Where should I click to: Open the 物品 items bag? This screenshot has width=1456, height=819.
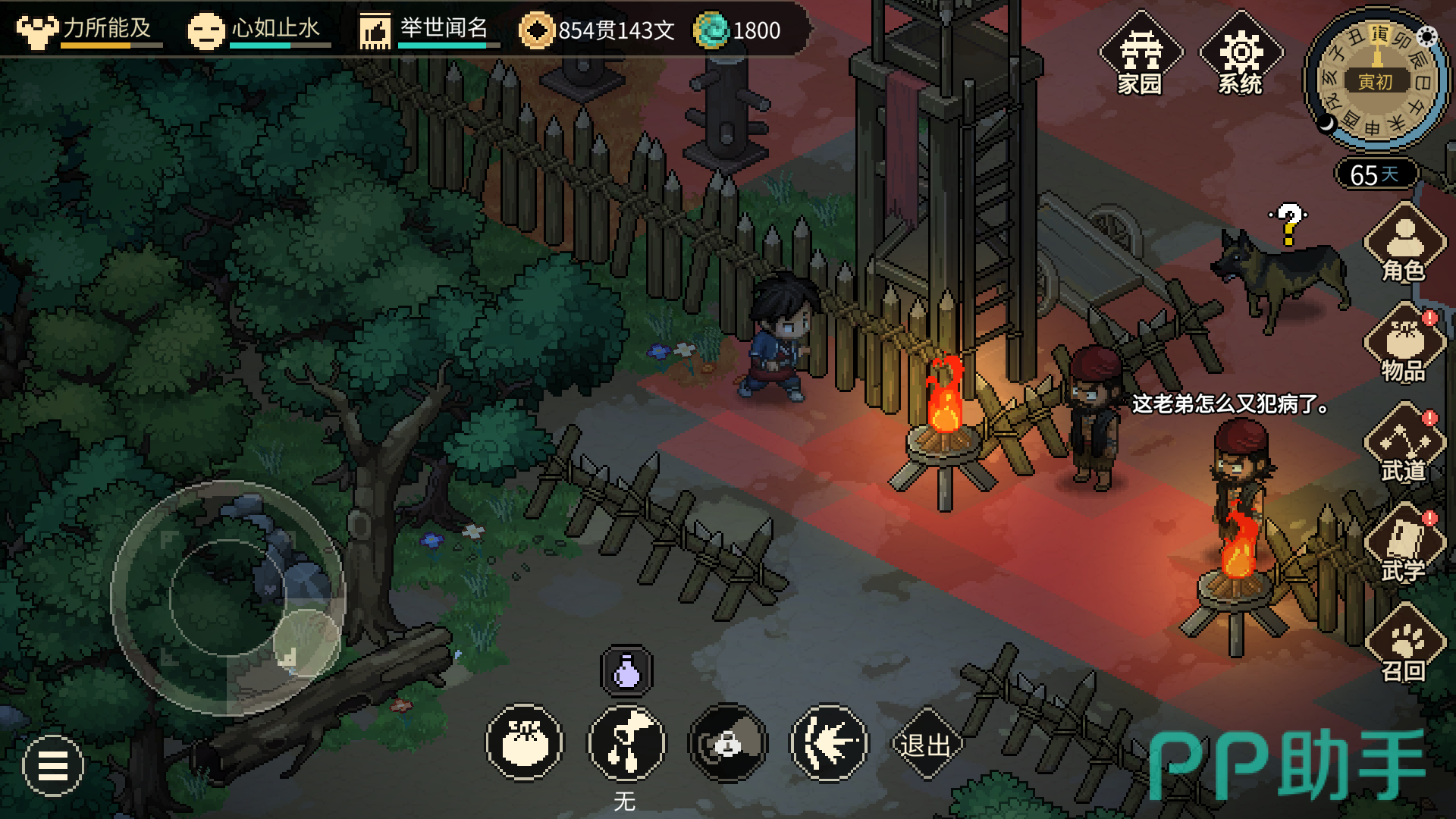tap(1404, 344)
